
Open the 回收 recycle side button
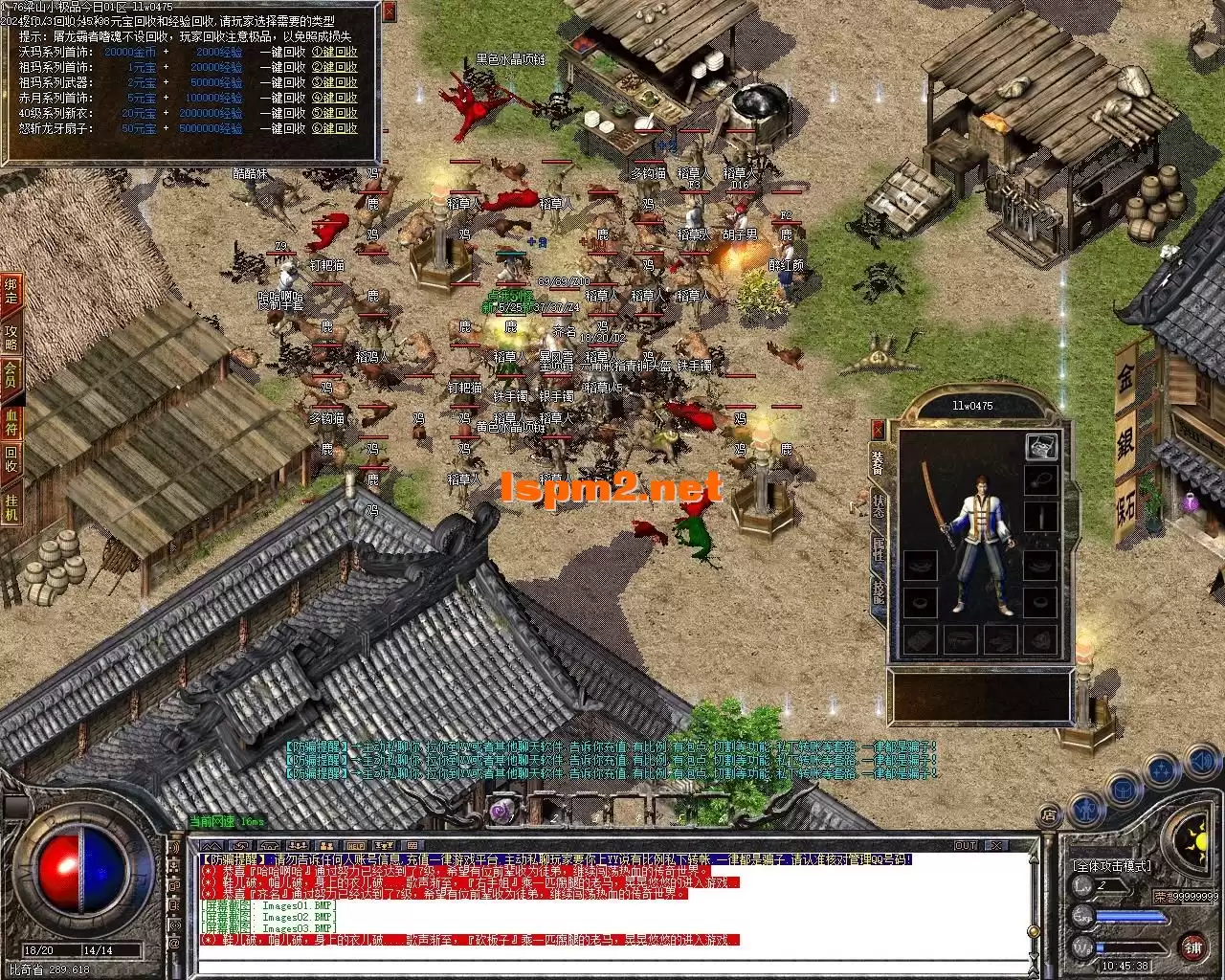click(11, 458)
